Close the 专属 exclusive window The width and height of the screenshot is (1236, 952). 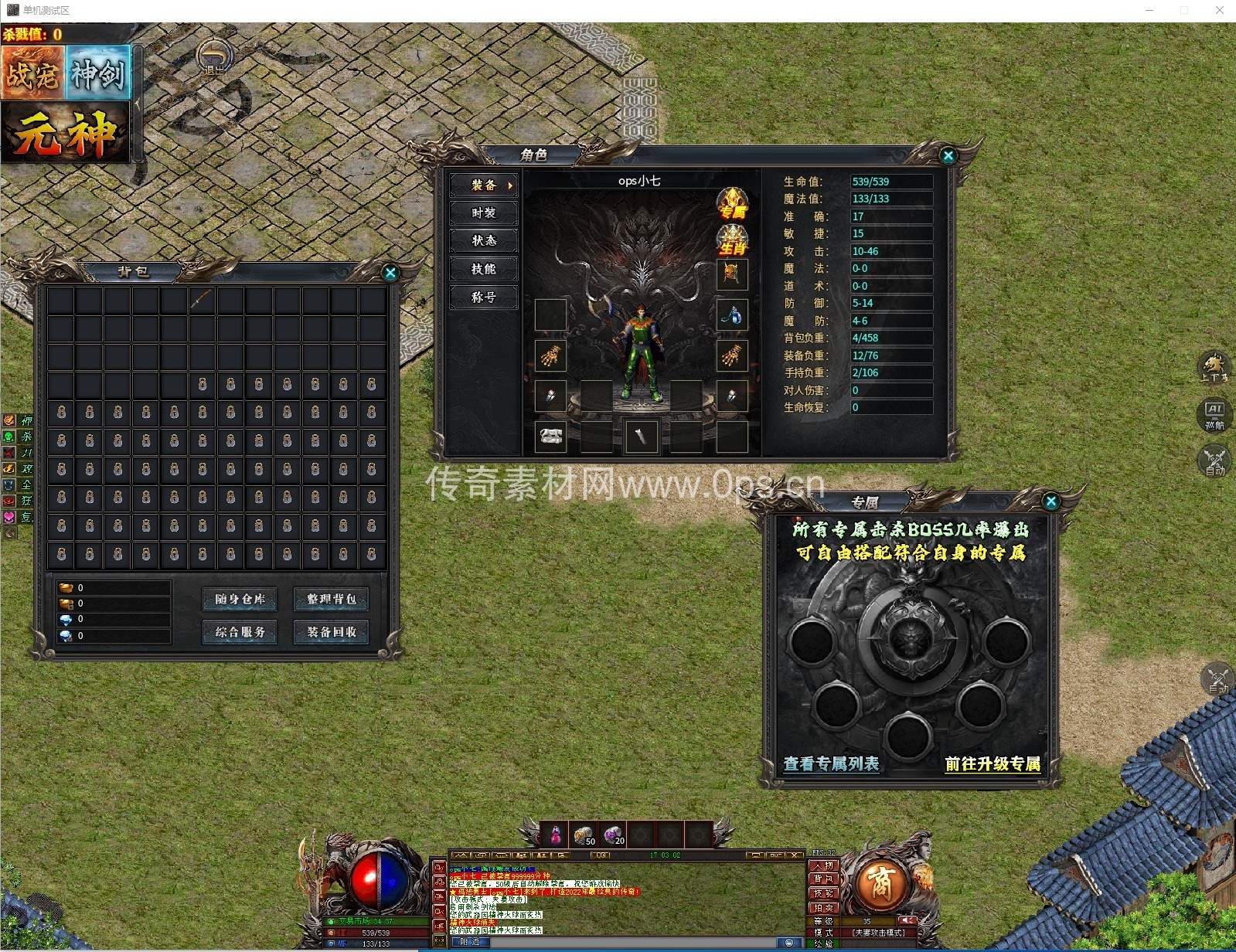pyautogui.click(x=1050, y=501)
